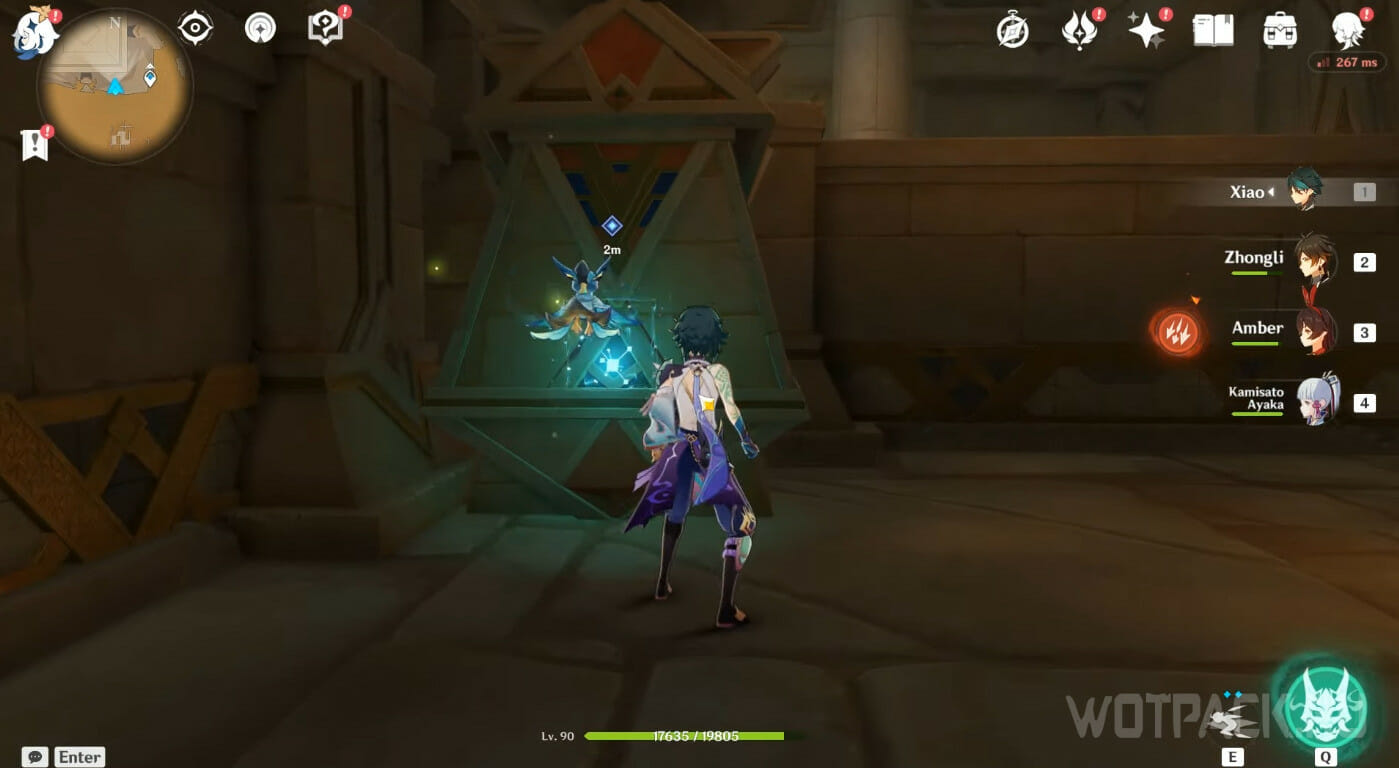The image size is (1399, 768).
Task: Switch to party member Amber
Action: pyautogui.click(x=1314, y=331)
